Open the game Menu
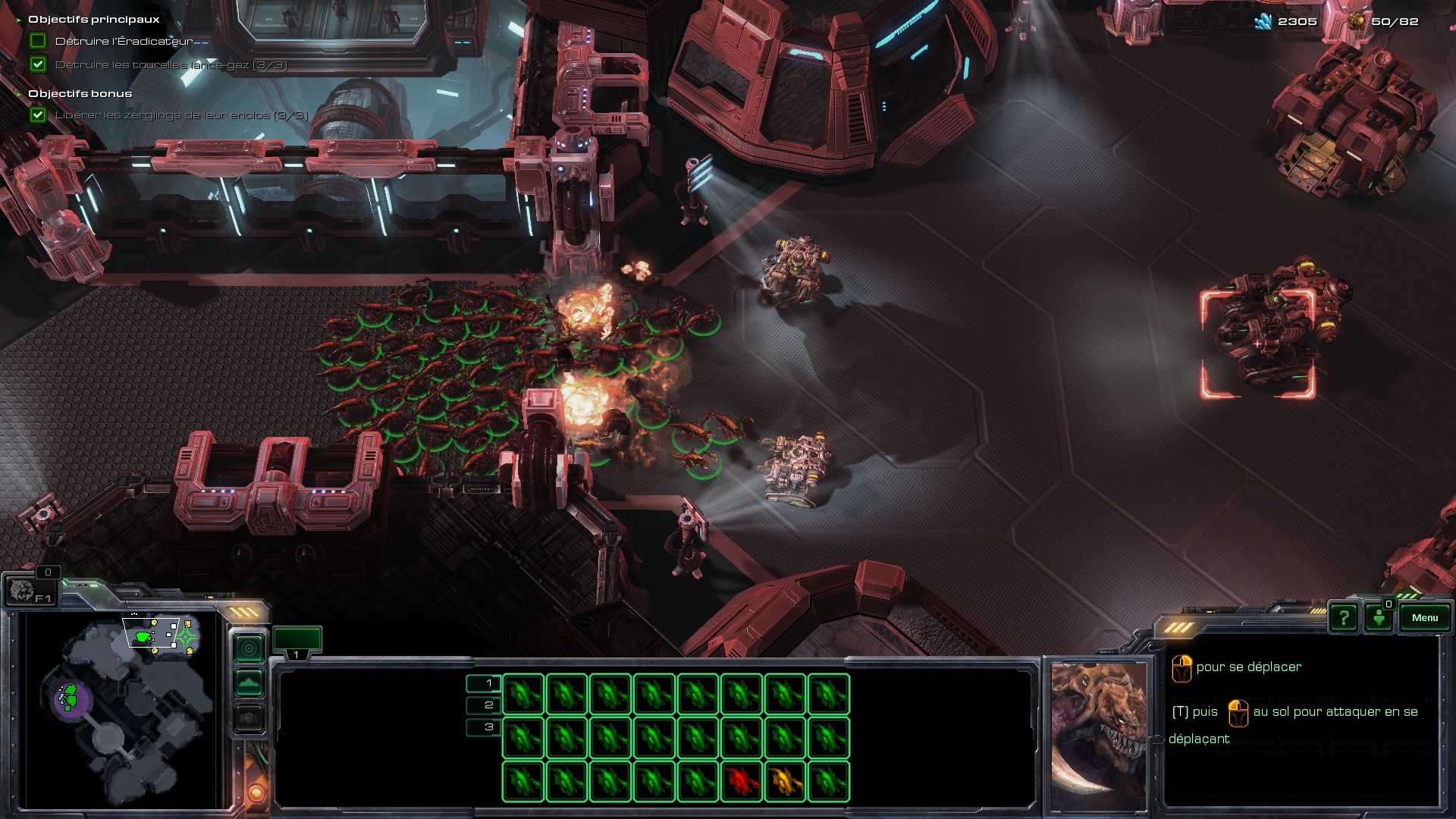 coord(1424,617)
